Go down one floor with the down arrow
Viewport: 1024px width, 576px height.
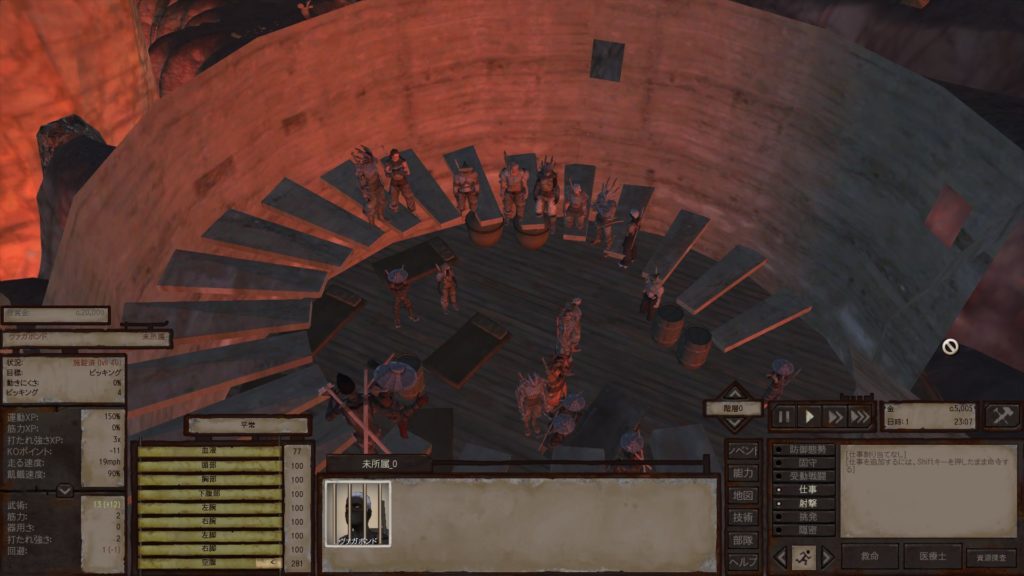coord(734,425)
